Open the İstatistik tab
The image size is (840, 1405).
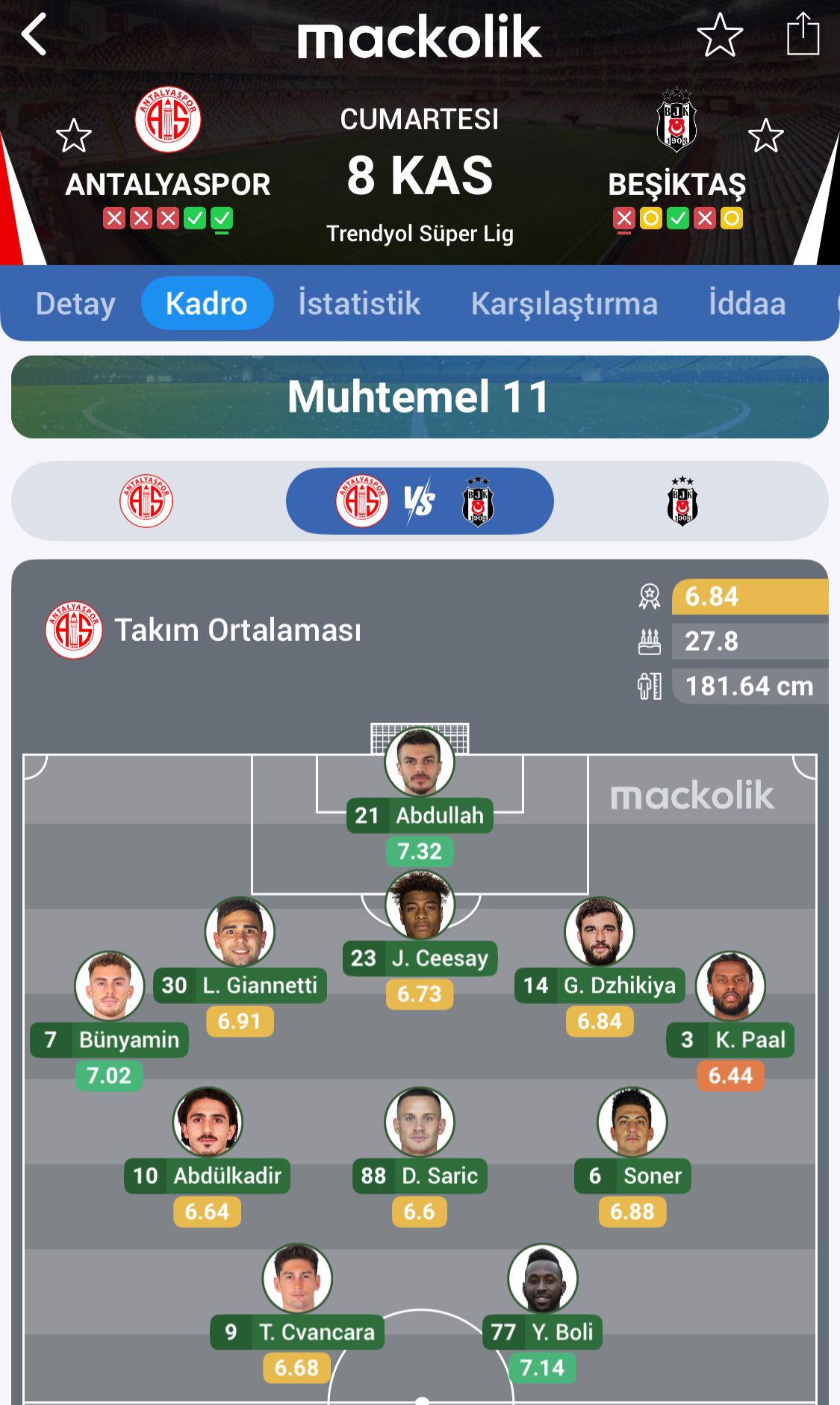point(359,304)
